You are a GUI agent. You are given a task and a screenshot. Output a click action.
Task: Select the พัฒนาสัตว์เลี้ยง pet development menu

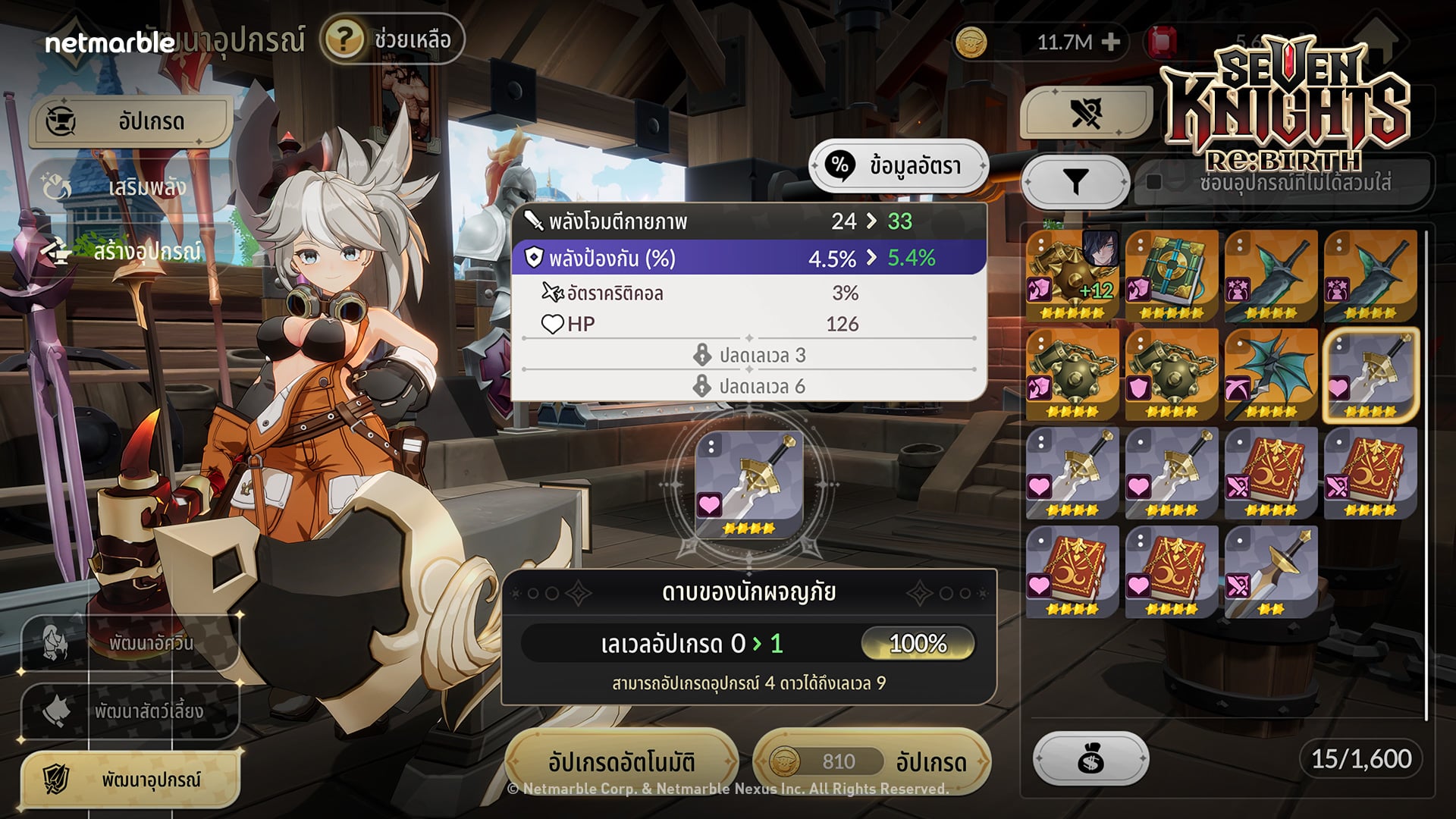(130, 711)
